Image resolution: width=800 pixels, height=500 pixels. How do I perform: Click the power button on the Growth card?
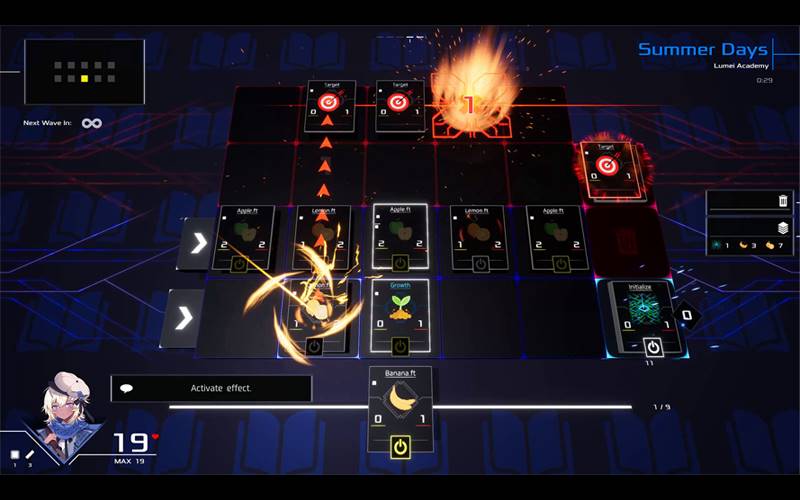click(x=400, y=346)
